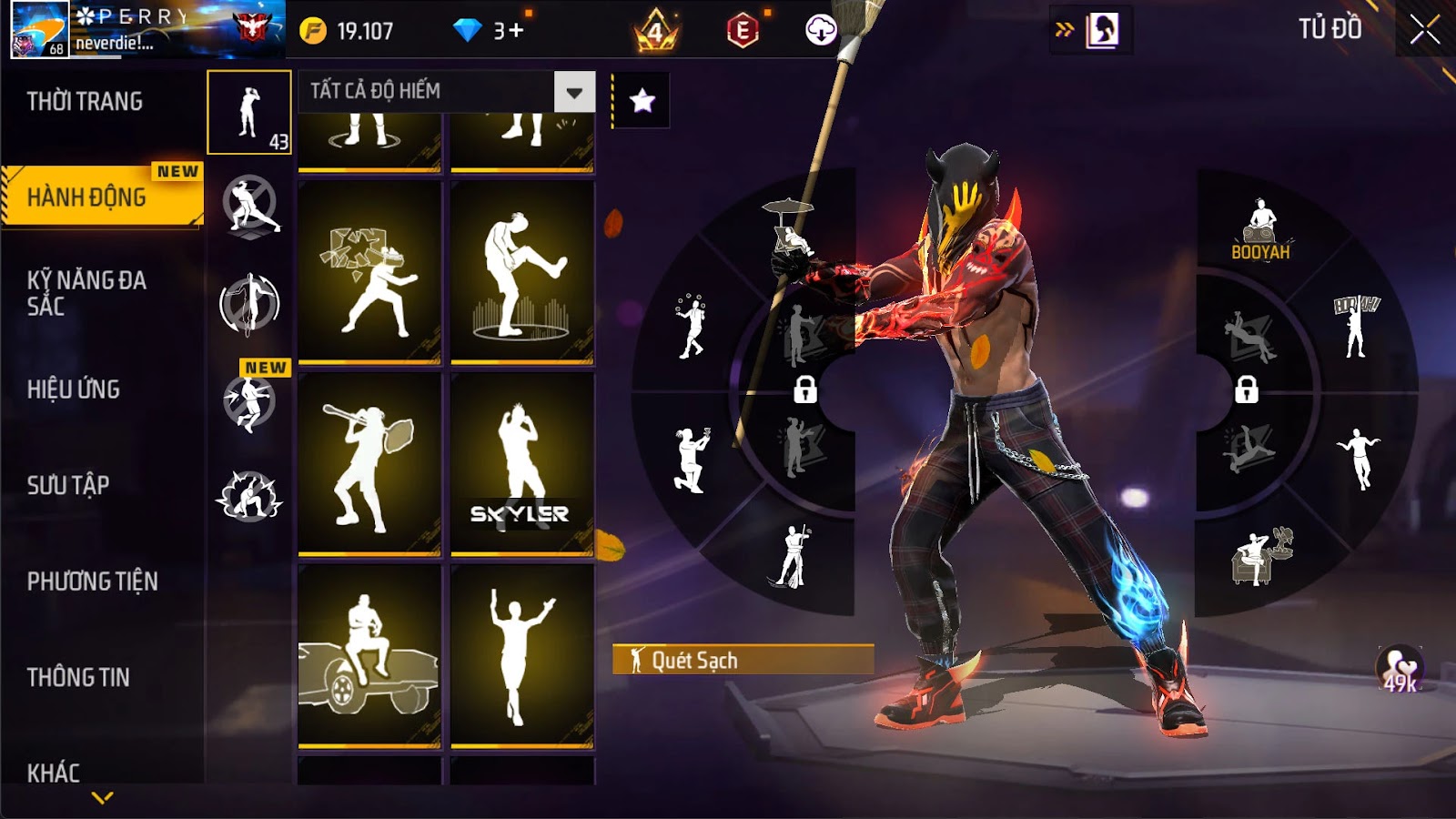Open the Thời Trang category
1456x819 pixels.
pos(85,101)
